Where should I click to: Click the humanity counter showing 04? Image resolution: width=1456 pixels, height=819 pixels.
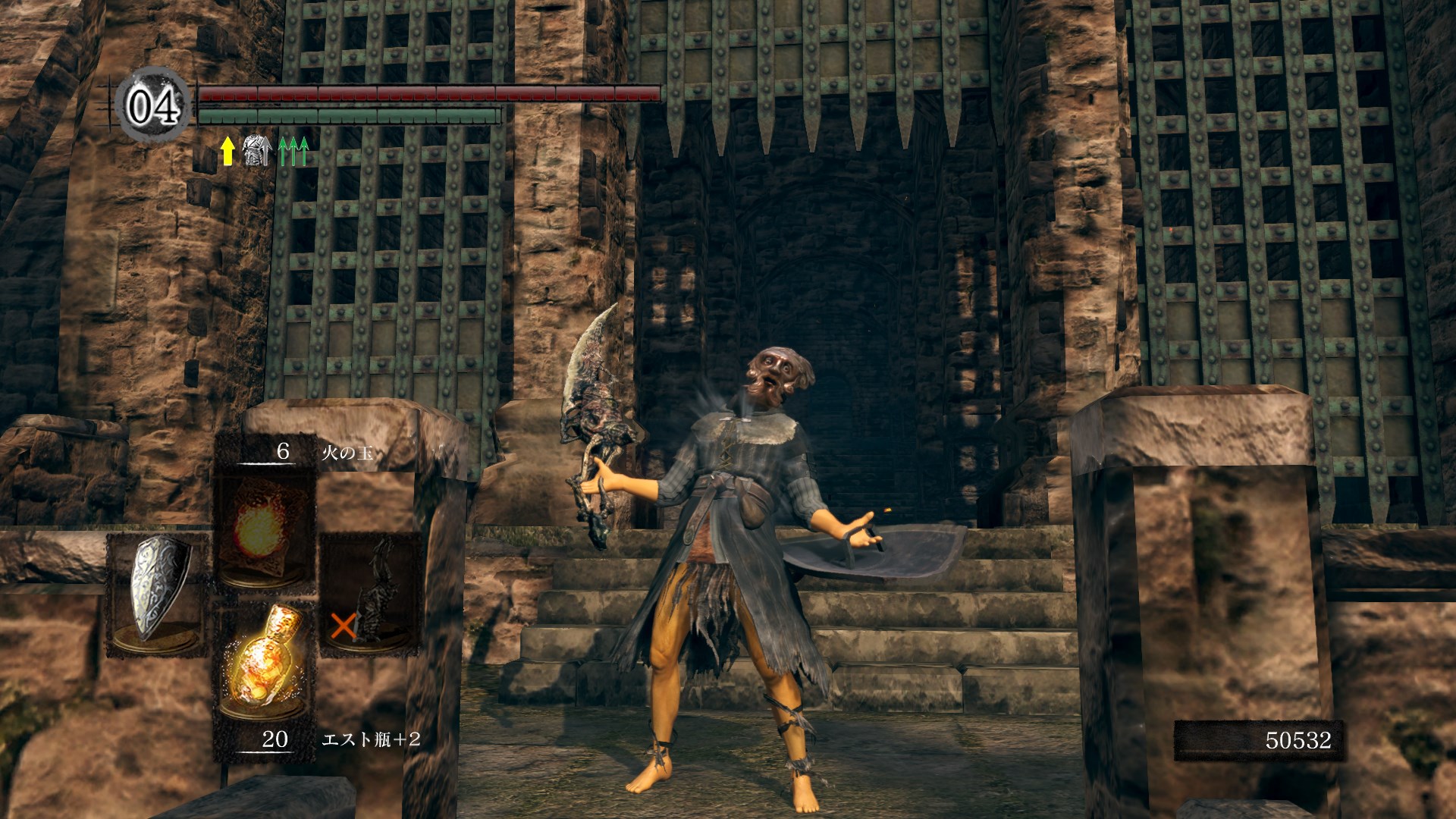tap(154, 106)
